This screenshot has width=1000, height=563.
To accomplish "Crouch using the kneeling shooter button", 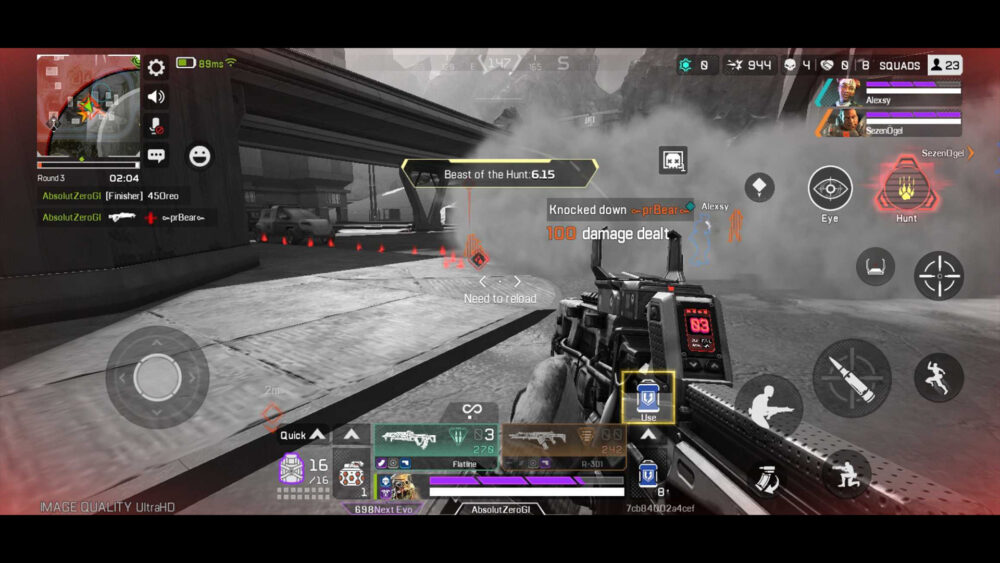I will click(x=846, y=473).
